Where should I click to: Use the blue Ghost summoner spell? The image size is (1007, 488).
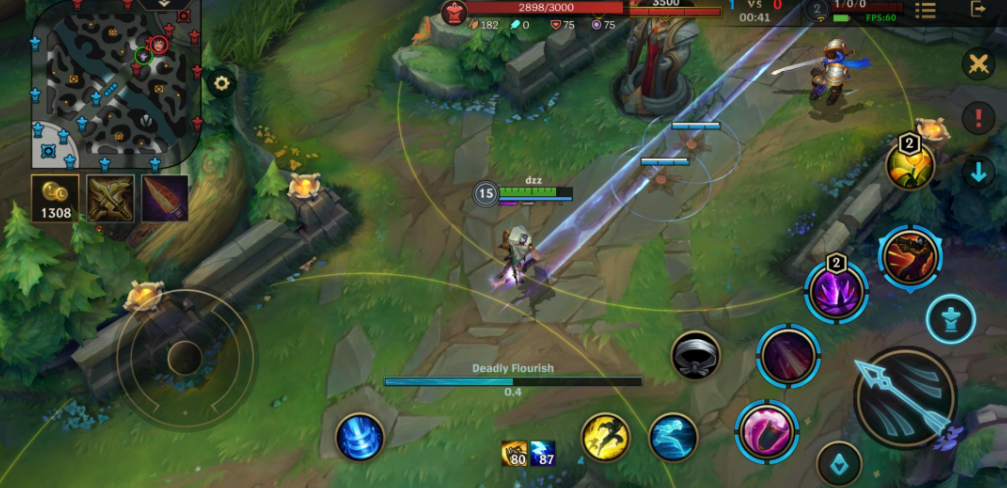673,437
